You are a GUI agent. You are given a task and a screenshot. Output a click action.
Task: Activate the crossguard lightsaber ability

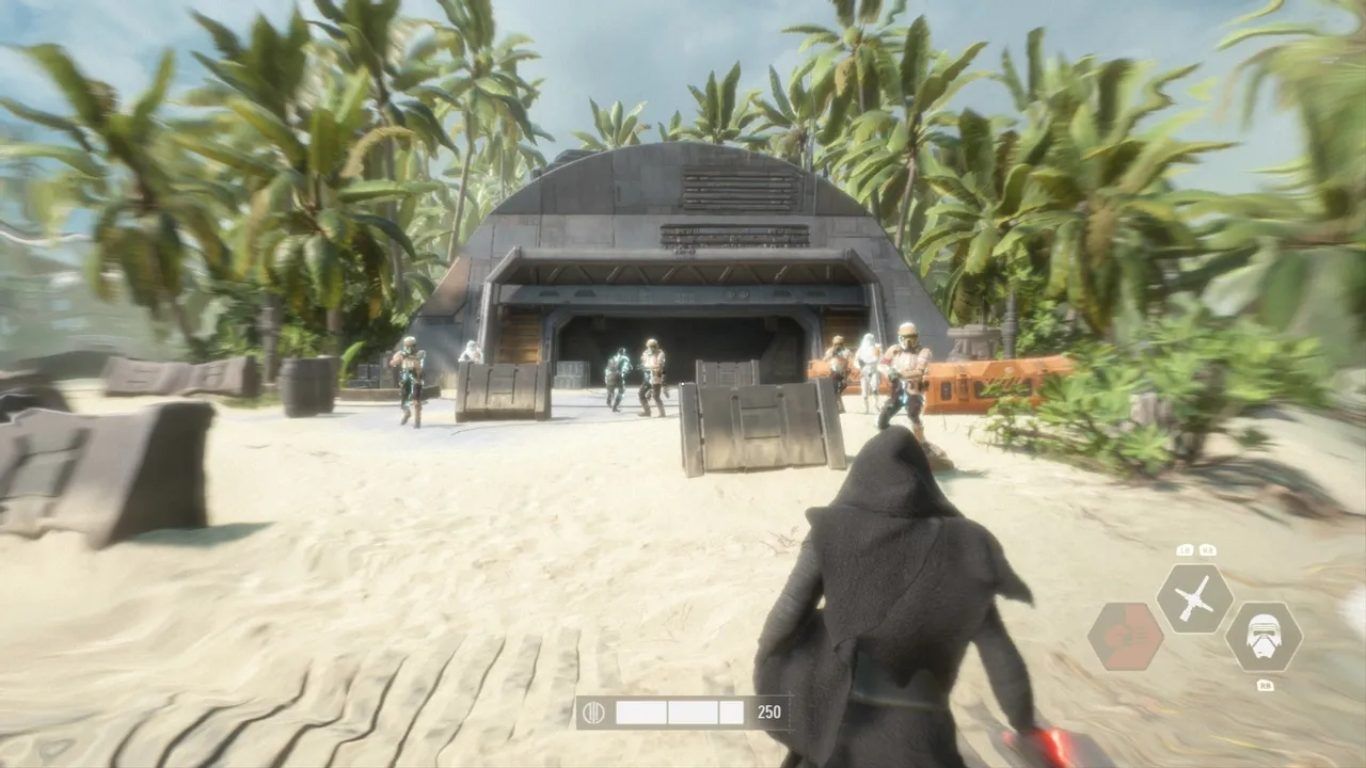coord(1194,599)
